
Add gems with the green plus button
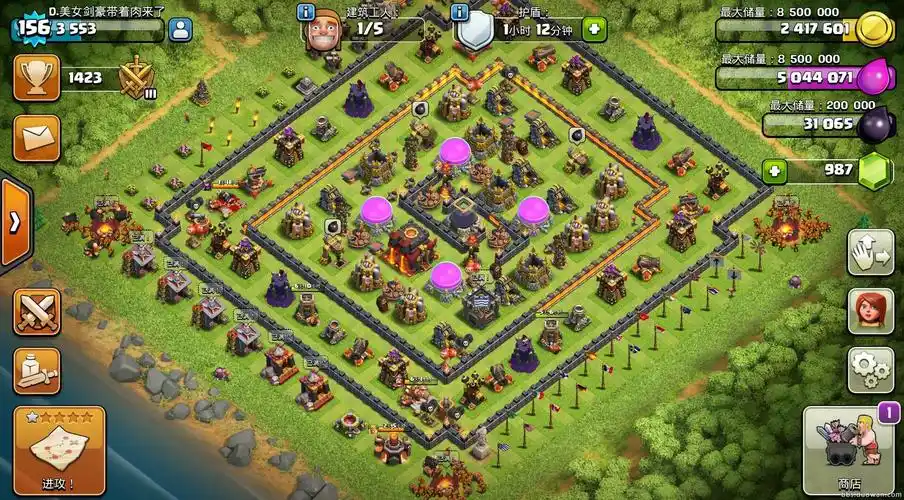pyautogui.click(x=776, y=171)
